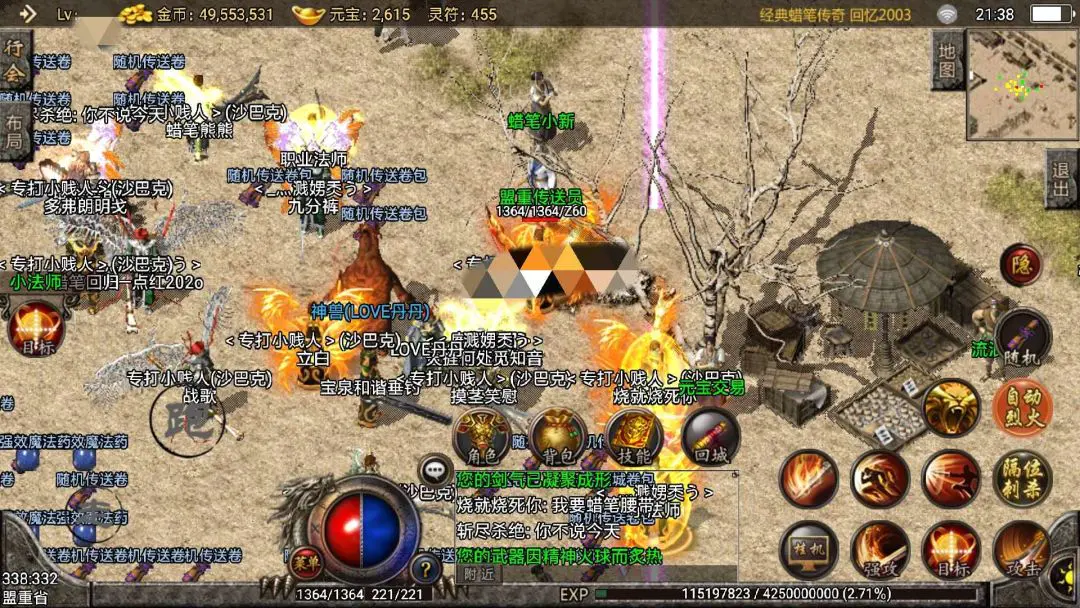Viewport: 1080px width, 608px height.
Task: Open the 角色 character panel
Action: coord(482,436)
